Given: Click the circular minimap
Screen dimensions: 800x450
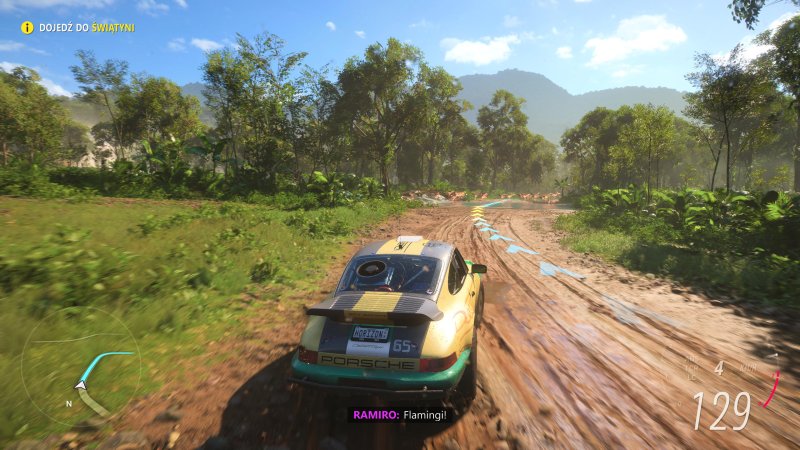Looking at the screenshot, I should (82, 366).
